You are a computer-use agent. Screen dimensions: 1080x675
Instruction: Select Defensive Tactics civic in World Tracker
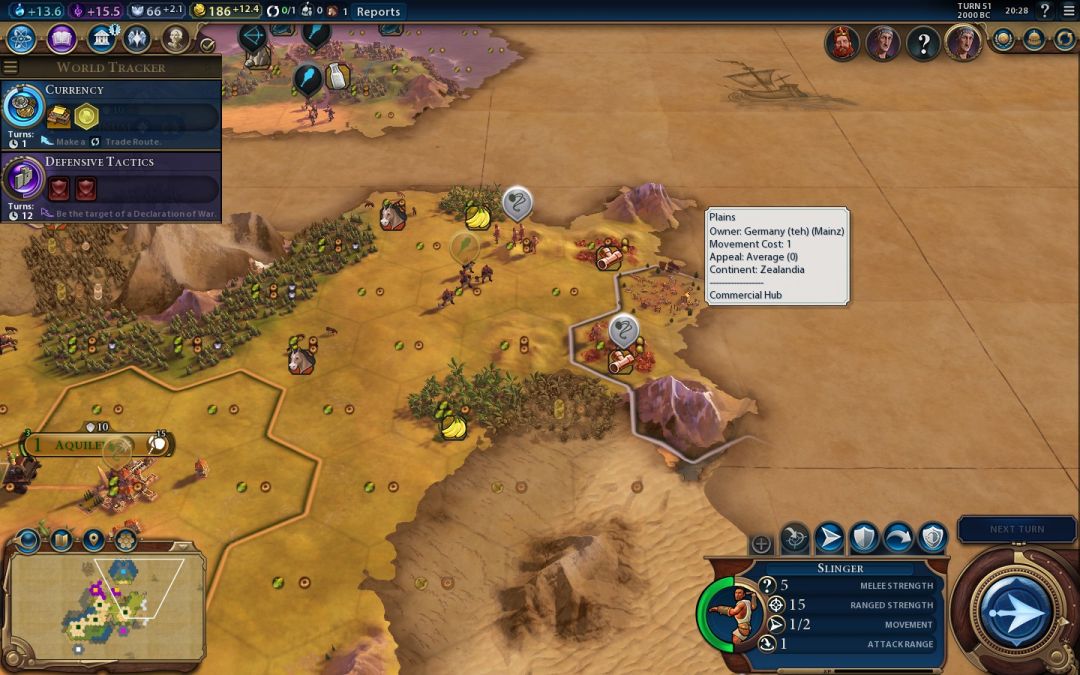[110, 183]
